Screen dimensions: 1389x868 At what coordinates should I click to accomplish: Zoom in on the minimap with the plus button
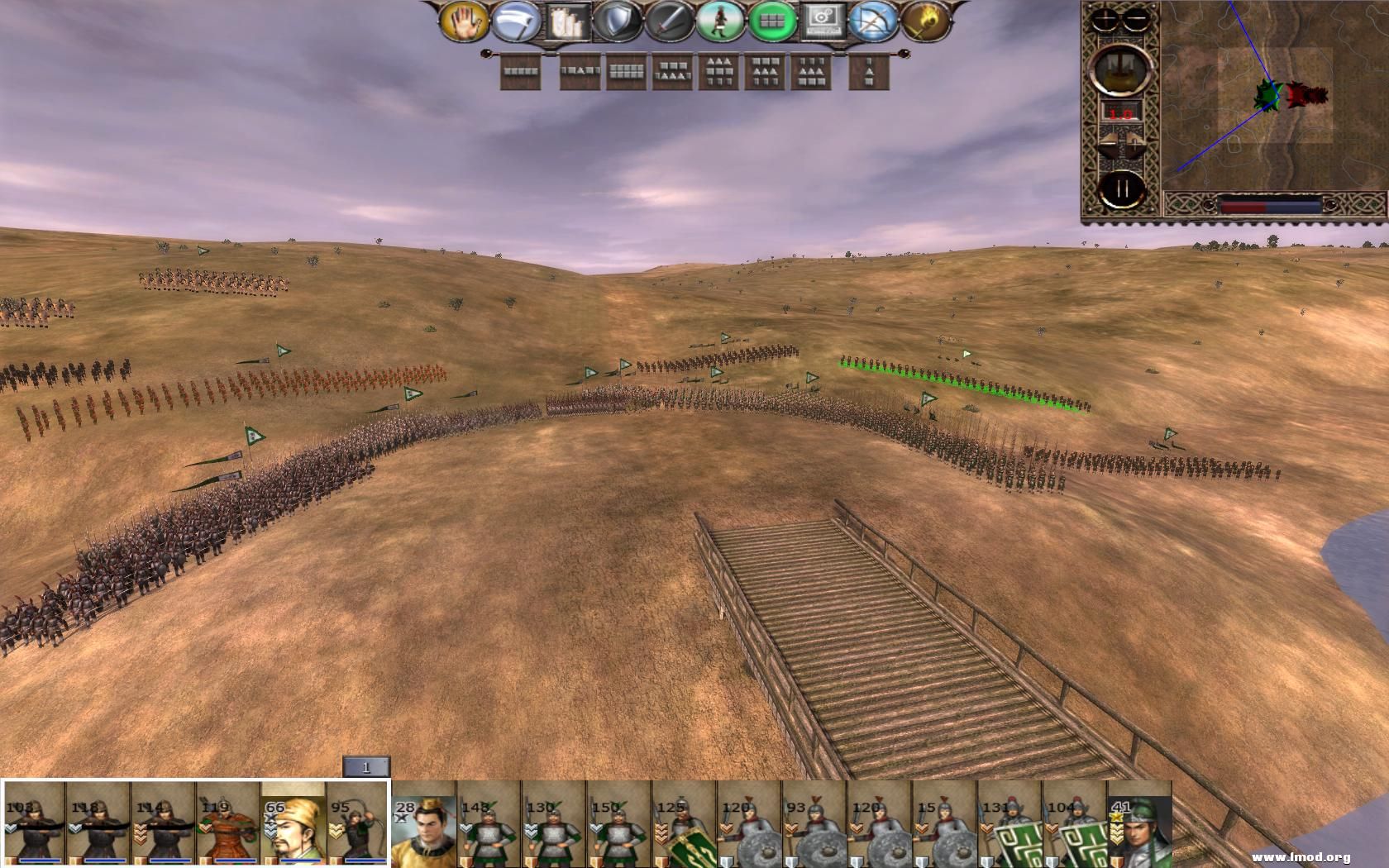[x=1105, y=18]
